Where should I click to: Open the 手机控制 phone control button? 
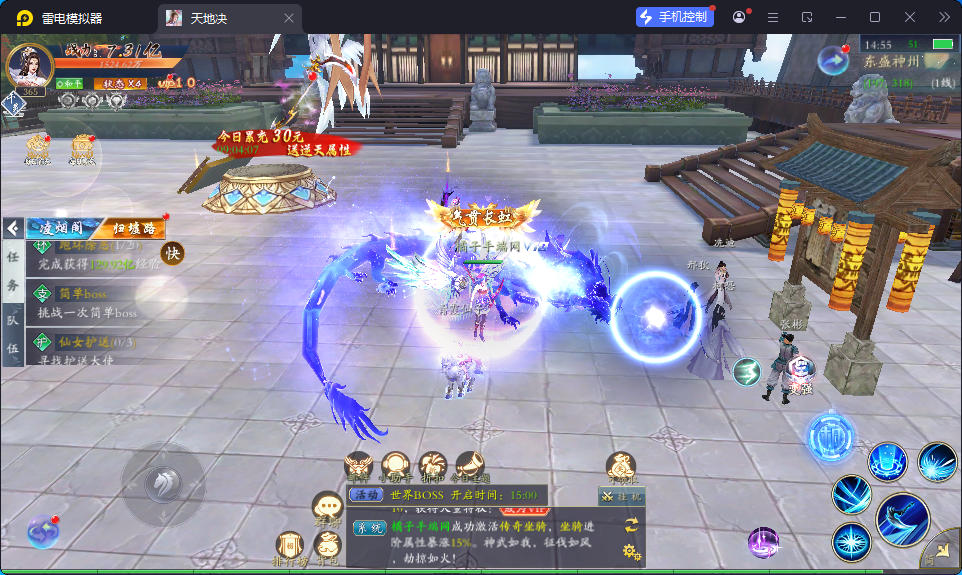tap(675, 17)
